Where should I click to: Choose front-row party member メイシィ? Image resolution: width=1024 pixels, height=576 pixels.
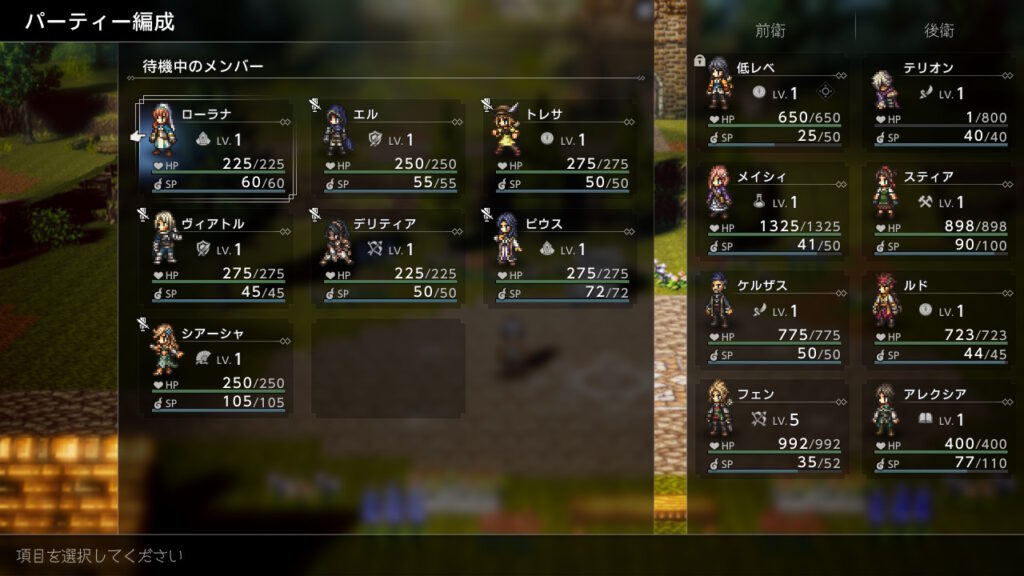(x=772, y=210)
